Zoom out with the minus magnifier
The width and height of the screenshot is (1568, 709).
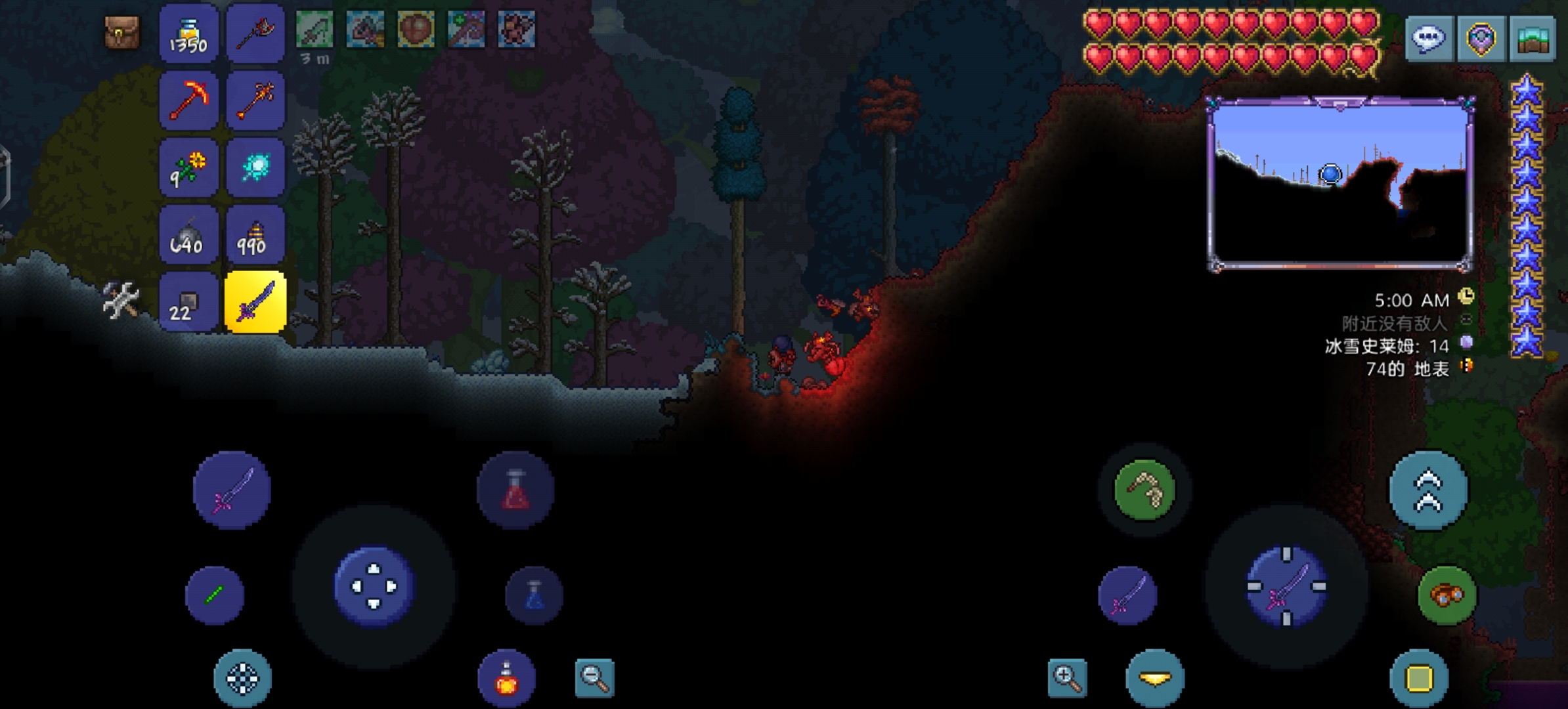(x=594, y=677)
